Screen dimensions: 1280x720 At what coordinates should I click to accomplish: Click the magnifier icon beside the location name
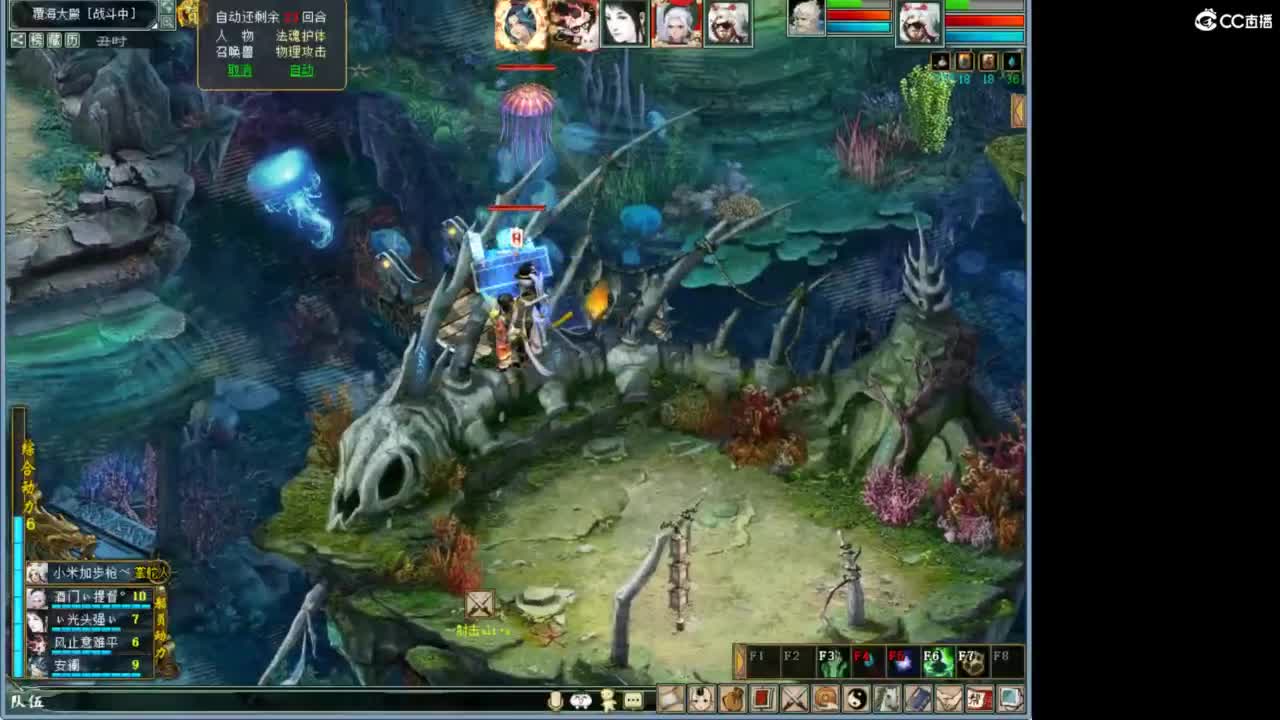[x=168, y=21]
